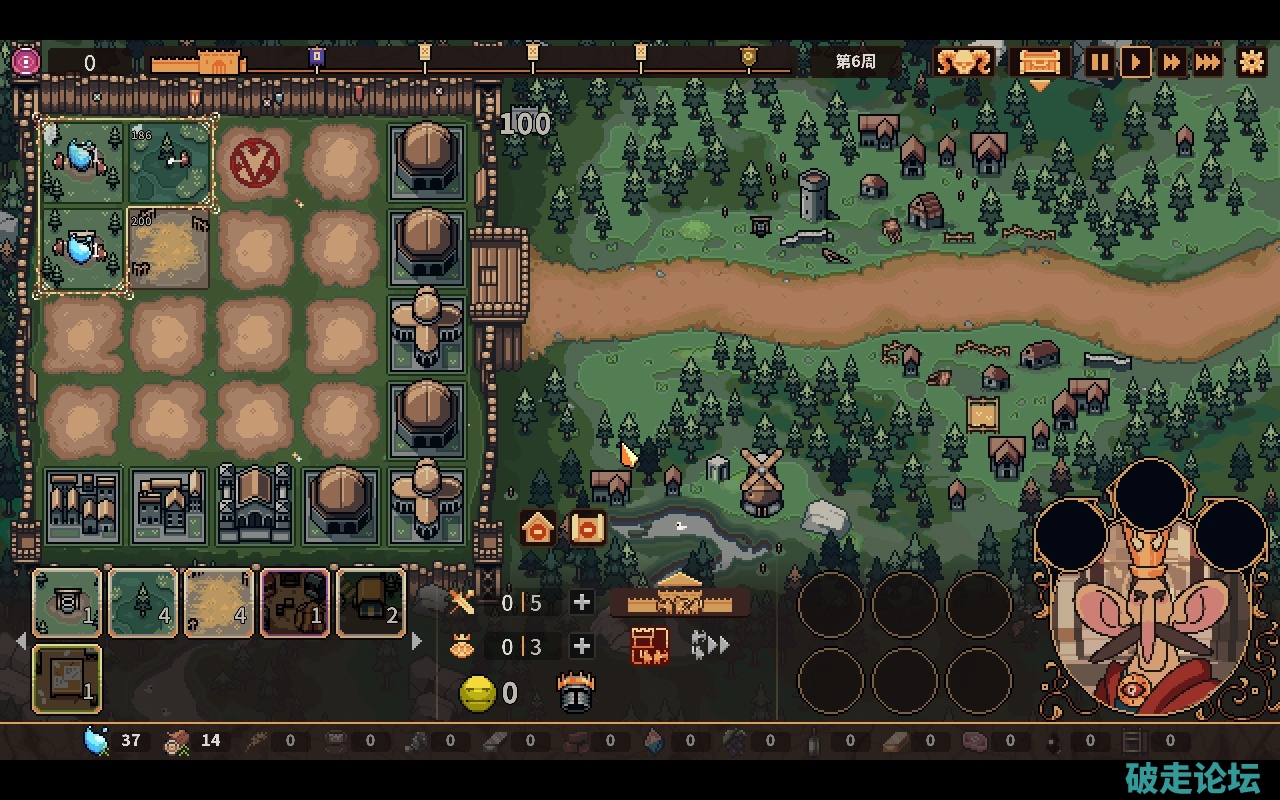Select the map table card
The image size is (1280, 800).
(x=67, y=679)
